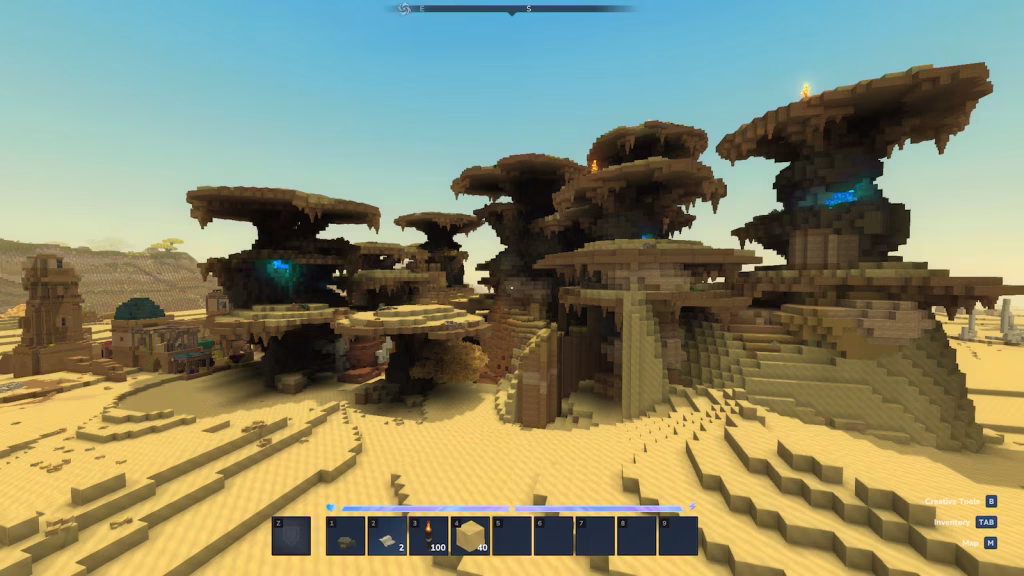
Task: Open Creative Tools
Action: [x=990, y=501]
